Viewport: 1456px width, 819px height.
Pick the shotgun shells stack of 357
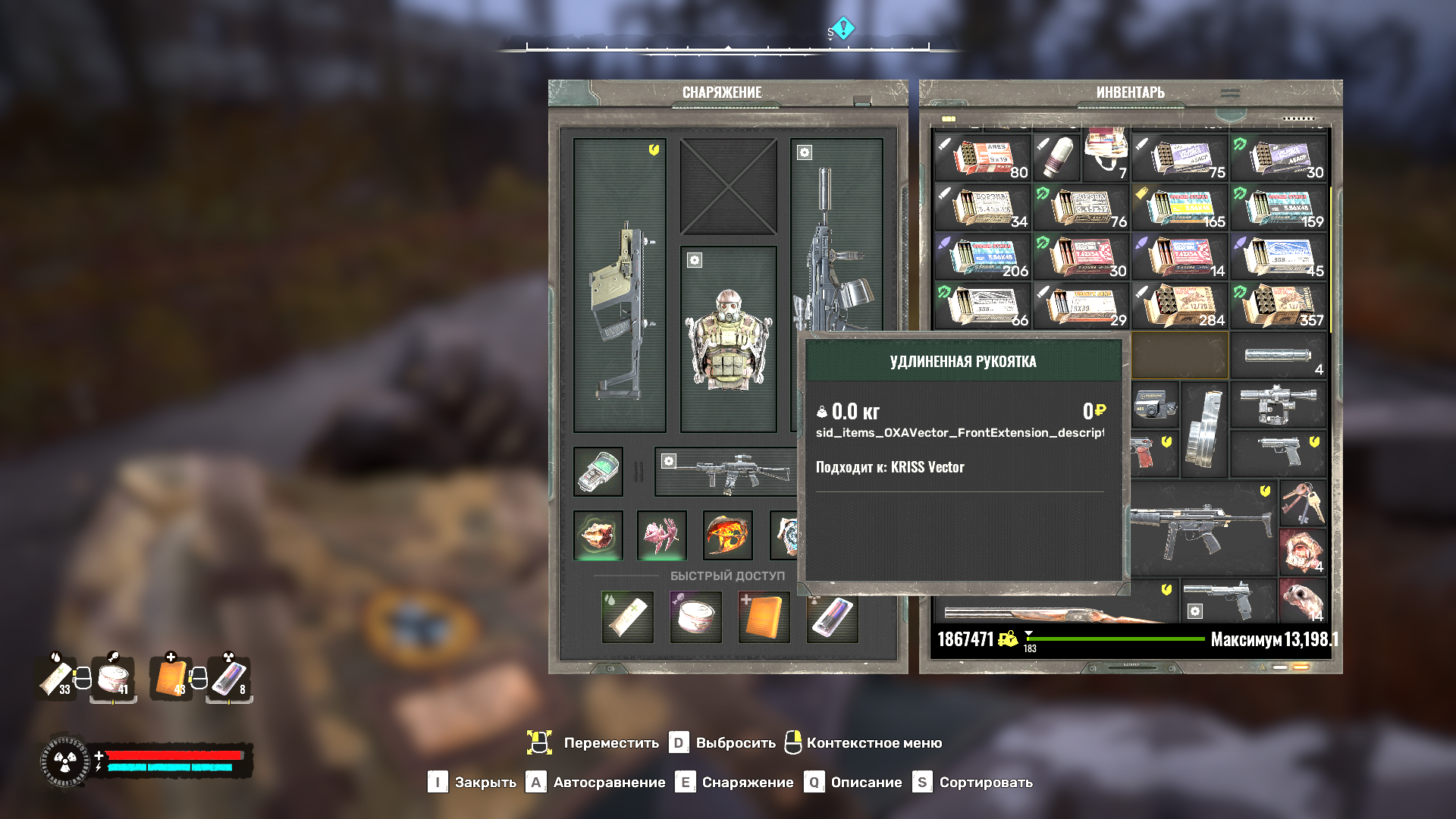click(1278, 306)
